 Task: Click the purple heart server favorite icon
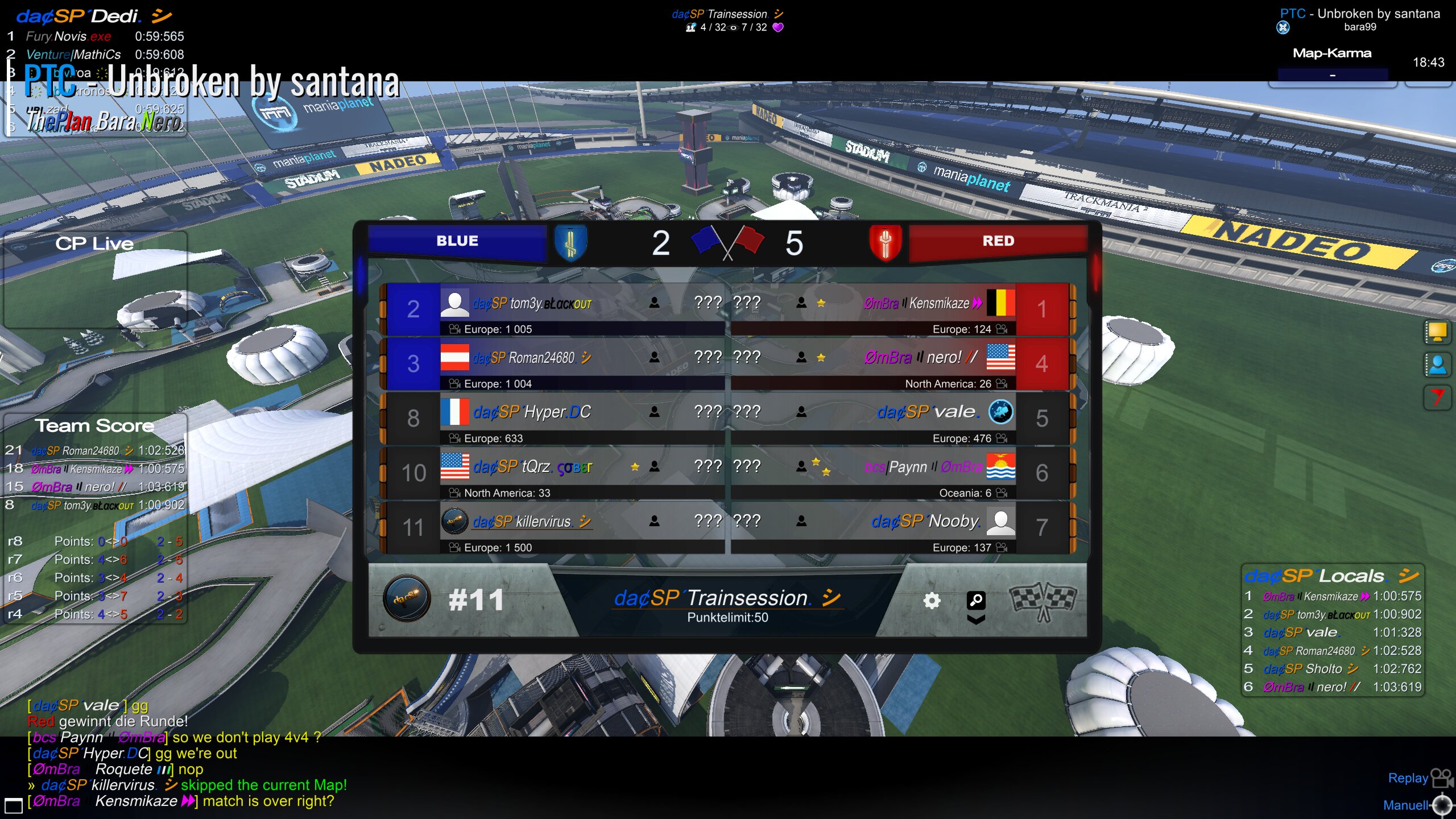(778, 27)
